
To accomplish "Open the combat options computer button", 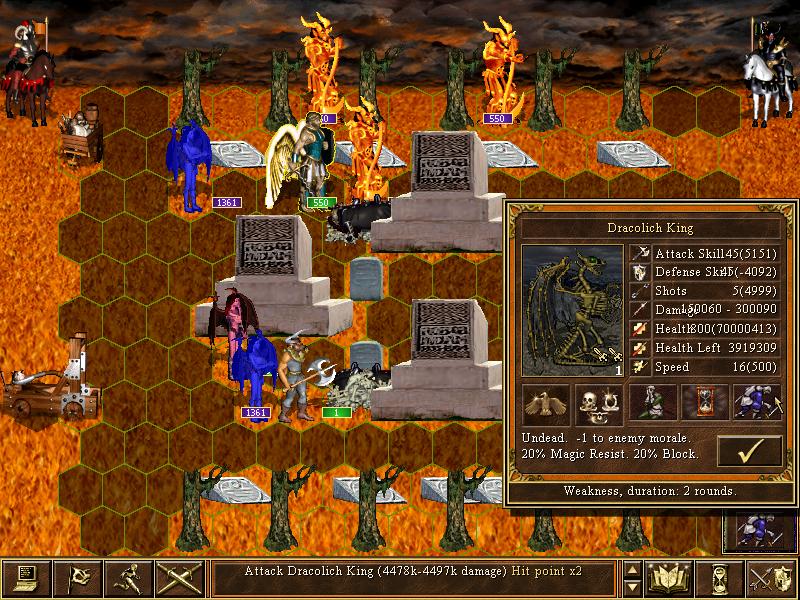I will coord(26,578).
